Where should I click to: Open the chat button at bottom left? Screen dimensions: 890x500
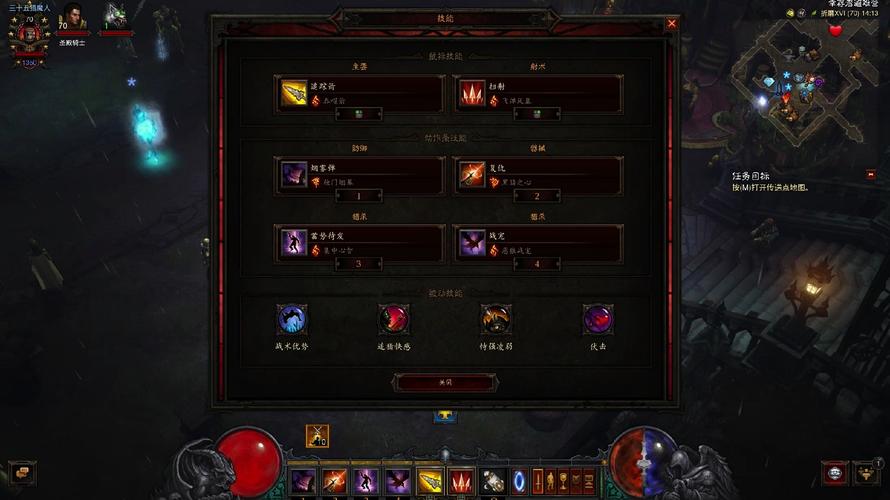(x=21, y=472)
